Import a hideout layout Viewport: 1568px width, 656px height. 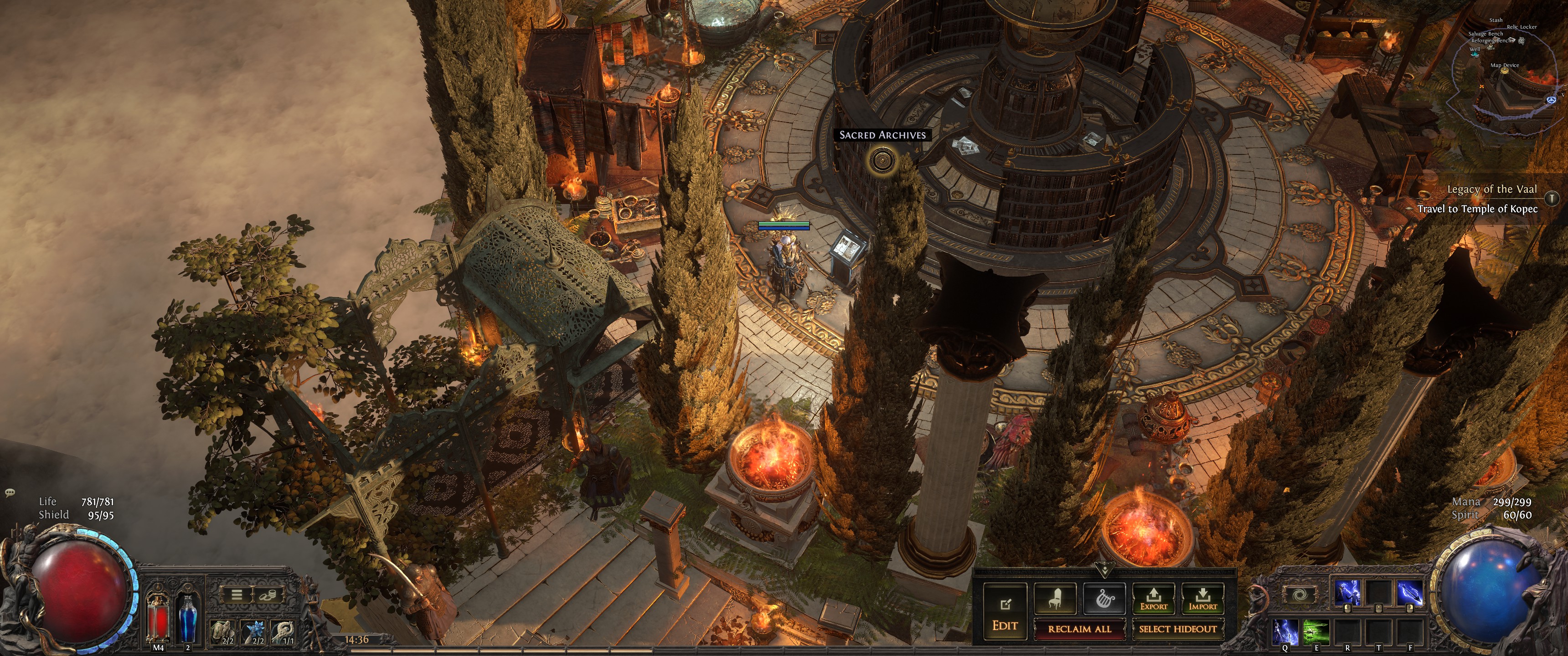(1202, 599)
